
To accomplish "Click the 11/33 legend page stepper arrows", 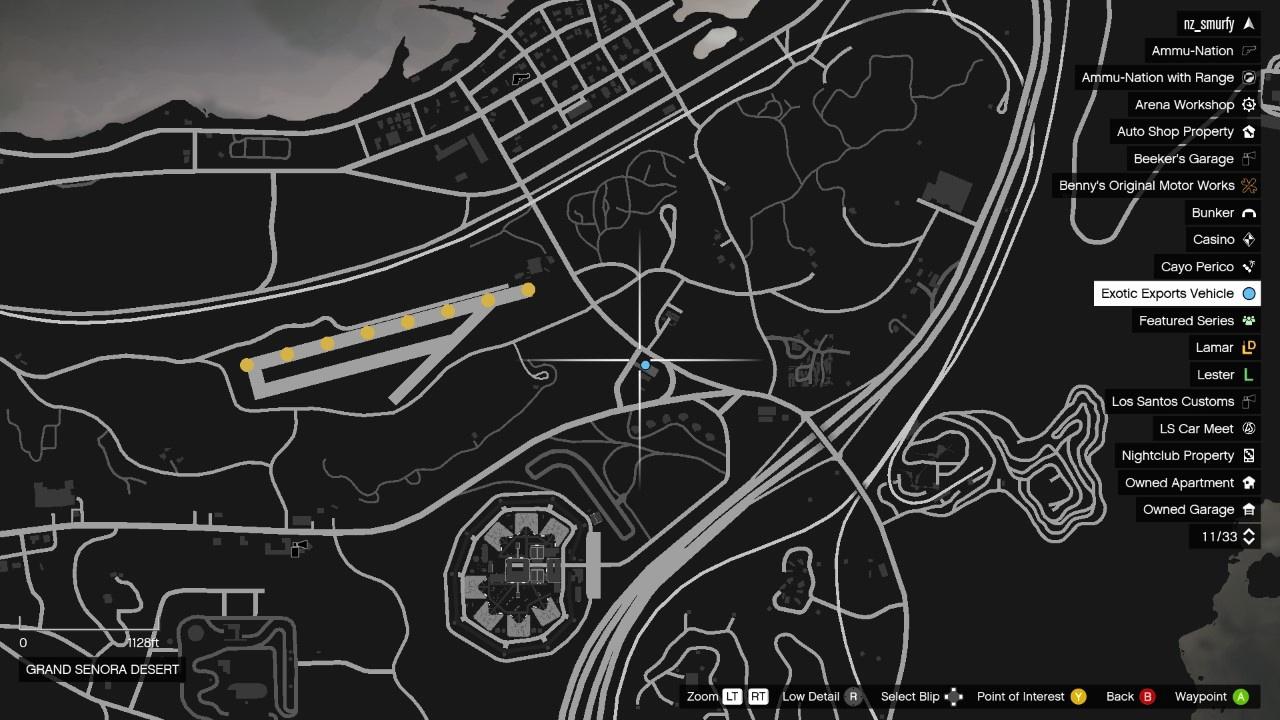I will pos(1249,537).
